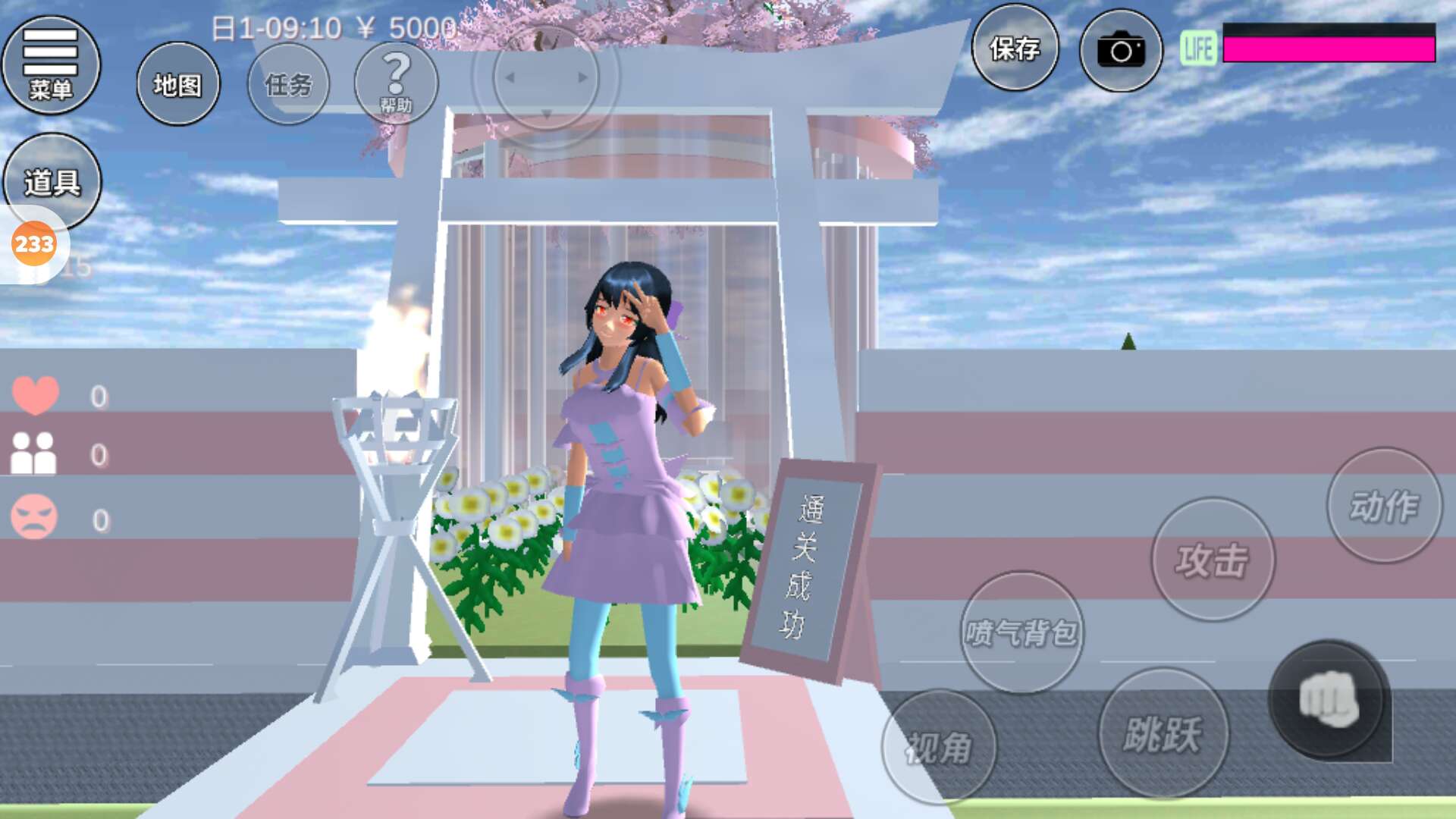
Task: Activate the 喷气背包 jetpack
Action: (x=1021, y=632)
